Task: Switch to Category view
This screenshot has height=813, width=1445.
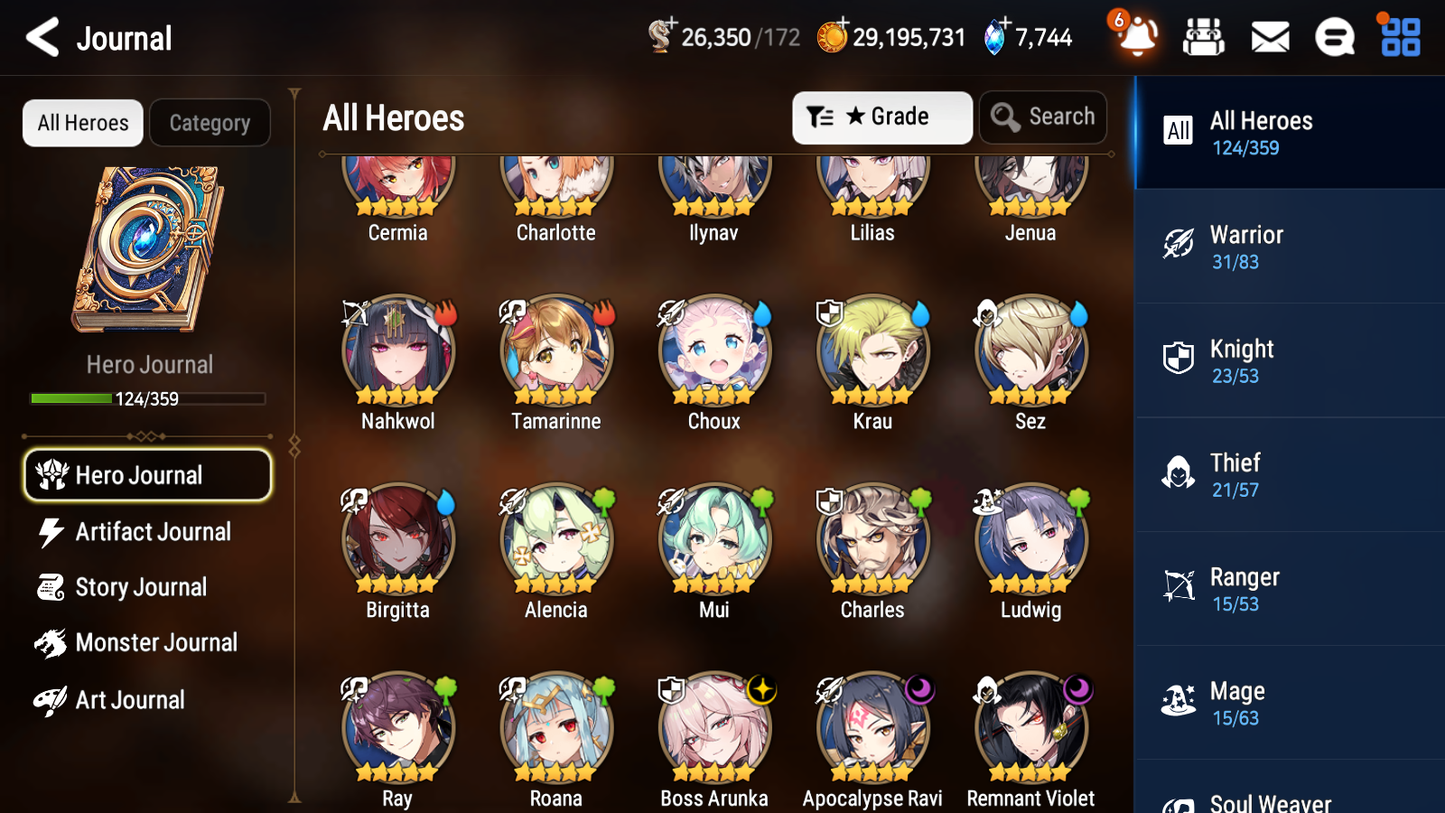Action: [210, 122]
